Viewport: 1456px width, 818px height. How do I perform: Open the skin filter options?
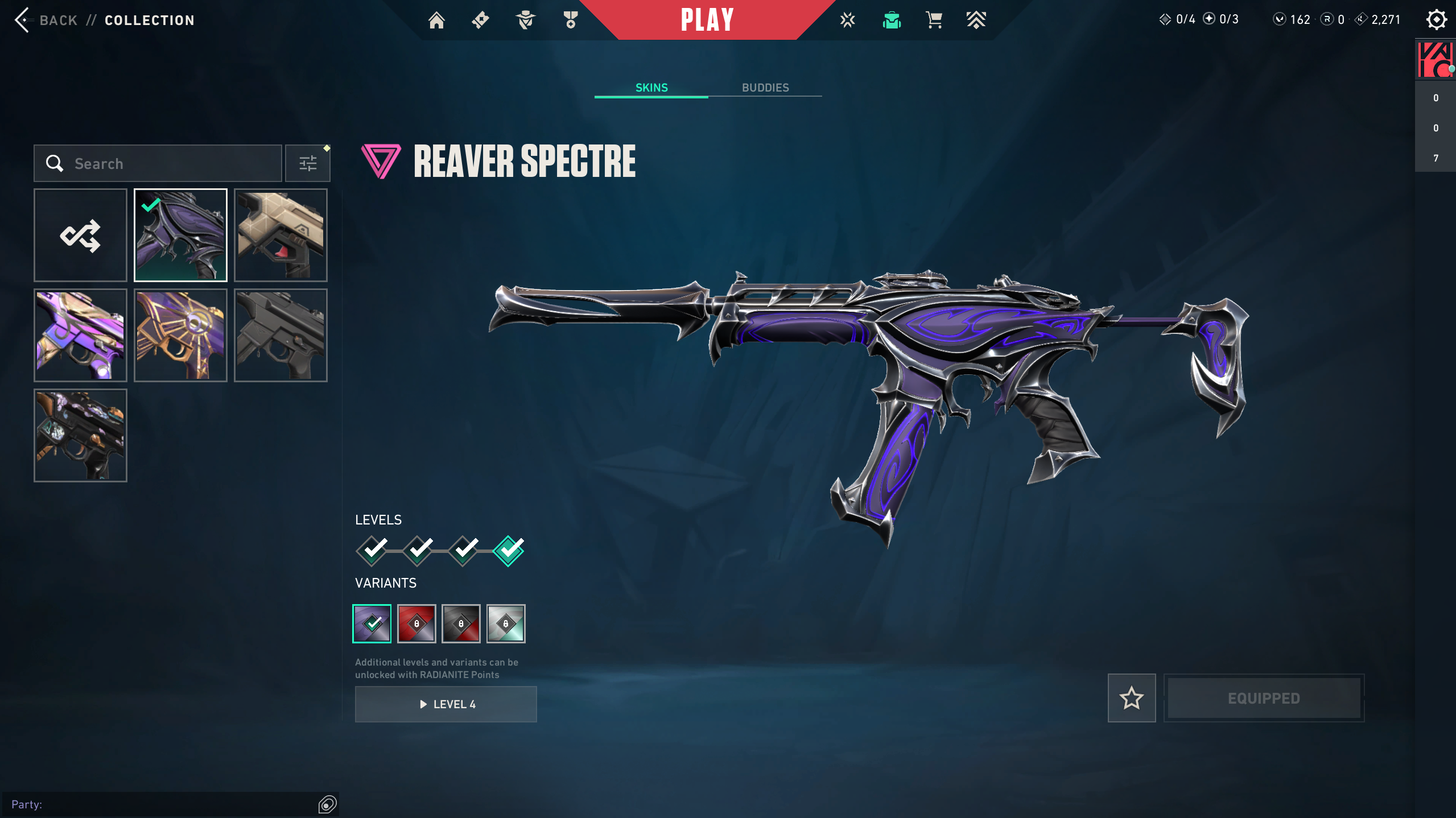308,164
